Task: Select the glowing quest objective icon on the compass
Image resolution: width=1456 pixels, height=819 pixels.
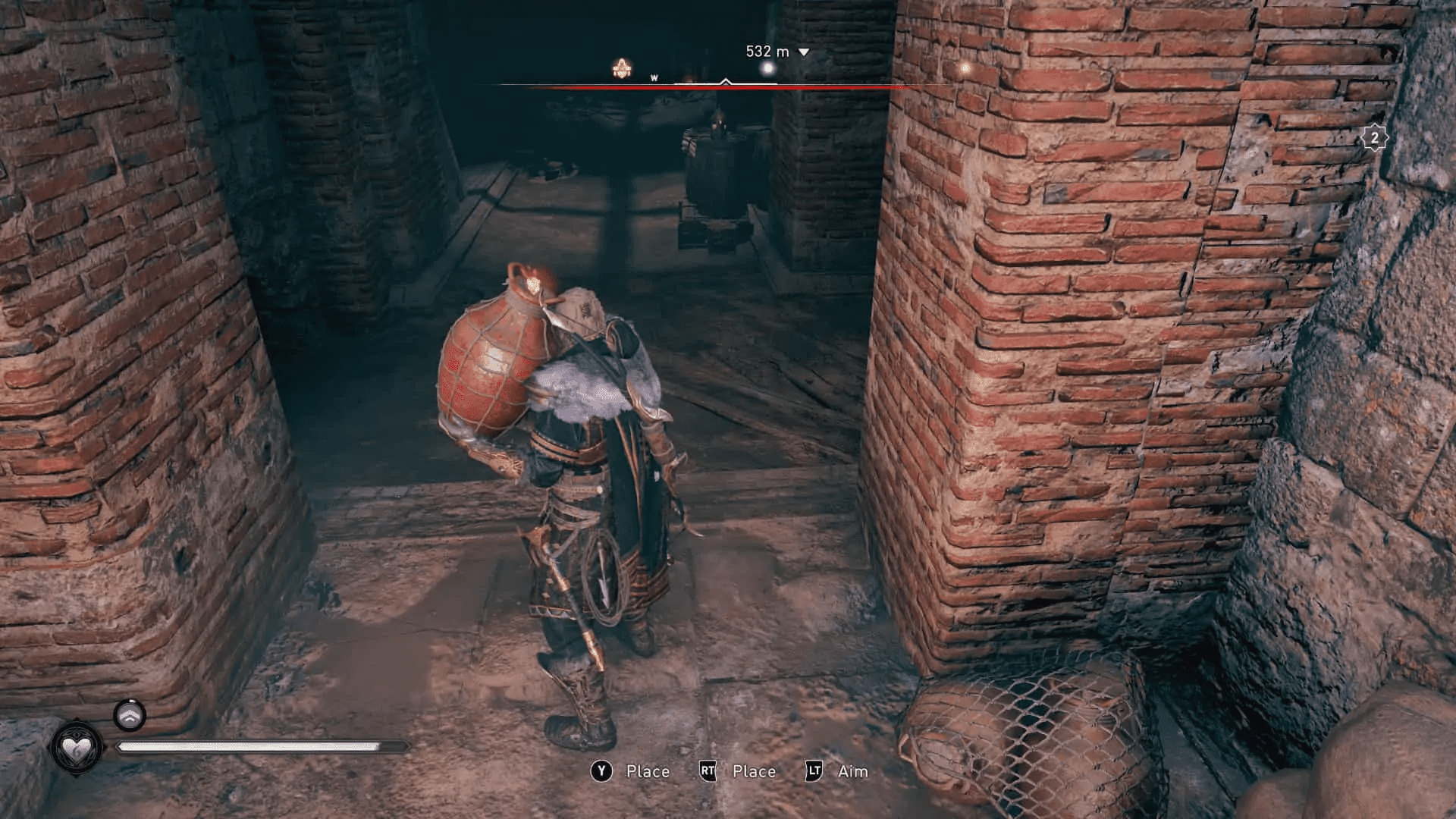Action: [x=620, y=68]
